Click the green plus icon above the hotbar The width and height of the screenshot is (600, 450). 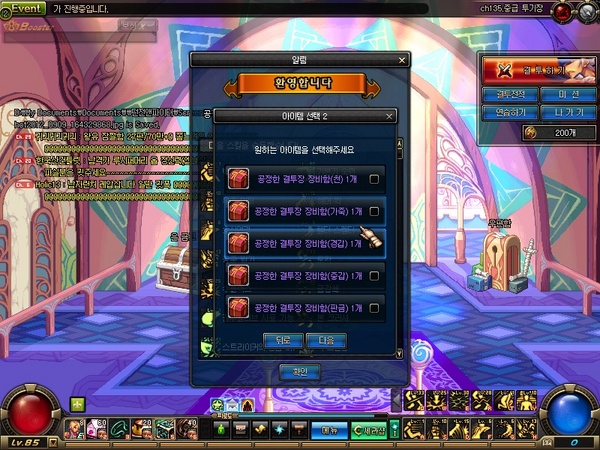pyautogui.click(x=77, y=404)
